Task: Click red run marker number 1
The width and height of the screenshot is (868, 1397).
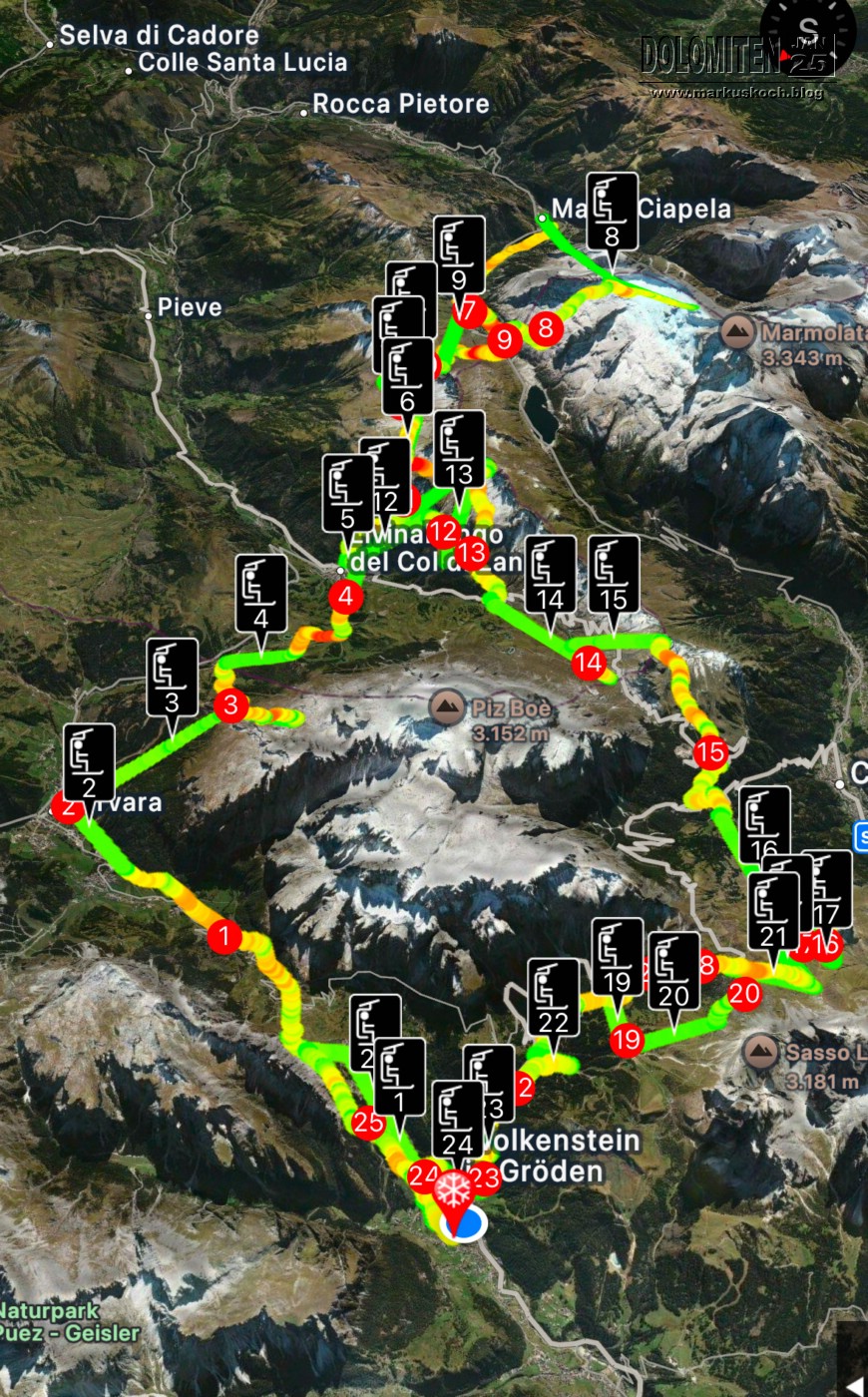Action: (x=224, y=936)
